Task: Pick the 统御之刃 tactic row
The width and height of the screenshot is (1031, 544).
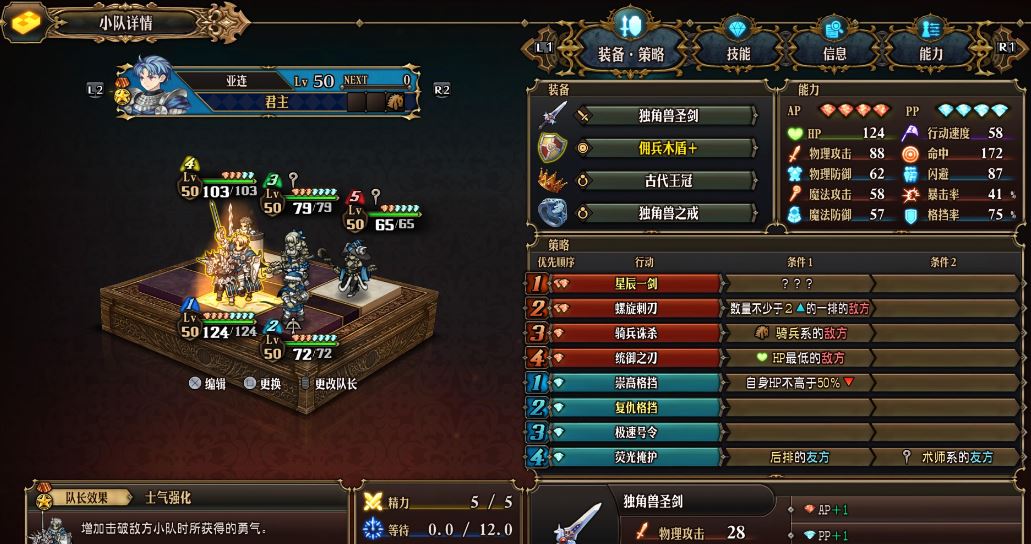Action: (x=639, y=358)
